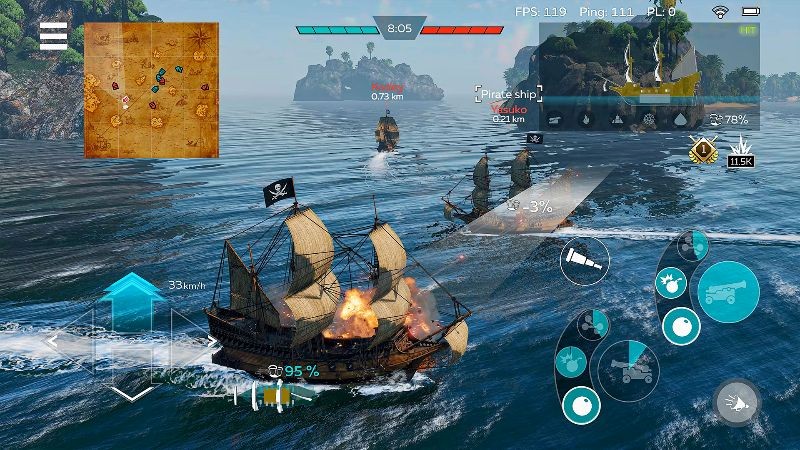Open the hamburger menu
The height and width of the screenshot is (450, 800).
[x=53, y=37]
